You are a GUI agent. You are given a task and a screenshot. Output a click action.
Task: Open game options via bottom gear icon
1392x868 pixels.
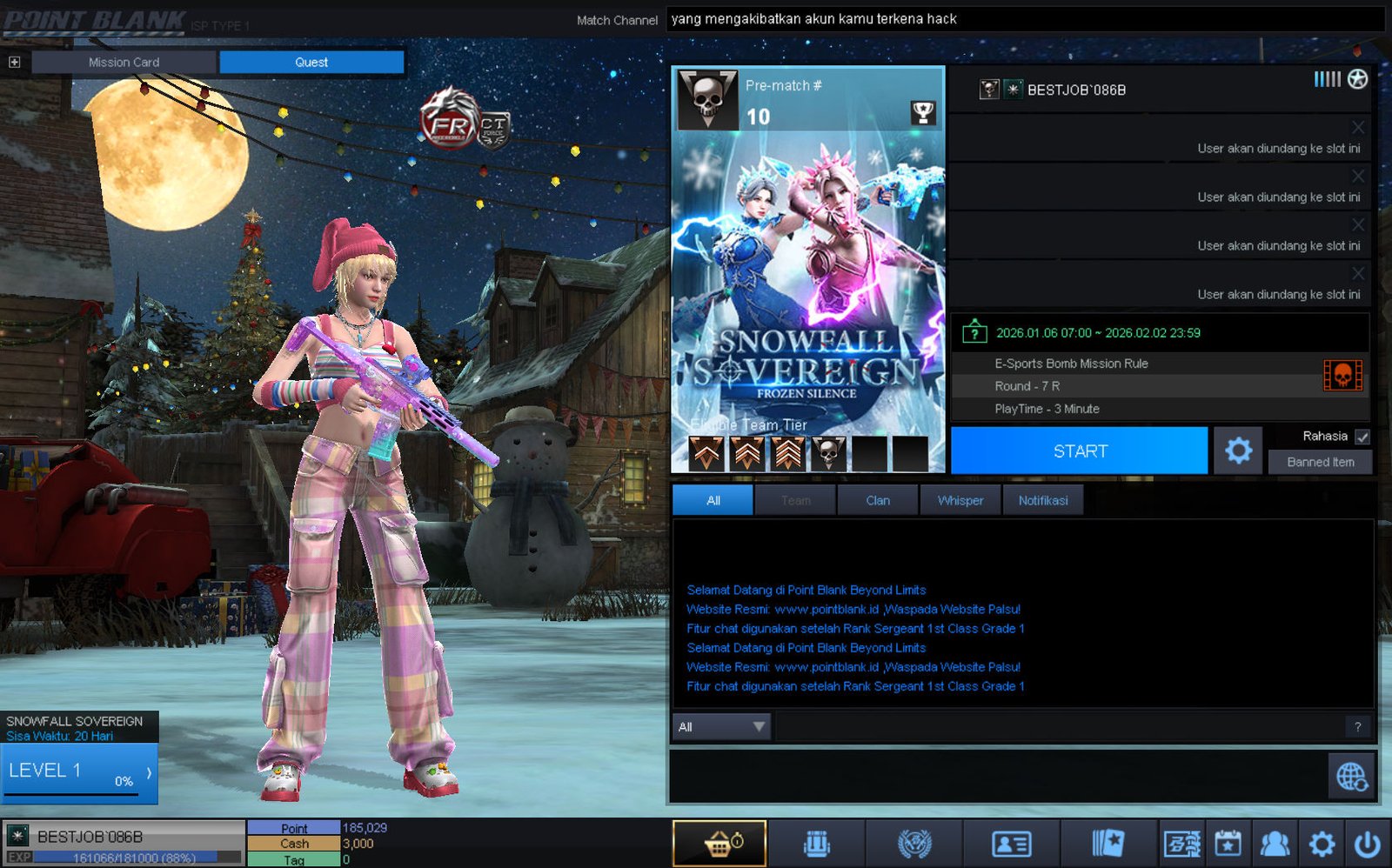tap(1322, 843)
